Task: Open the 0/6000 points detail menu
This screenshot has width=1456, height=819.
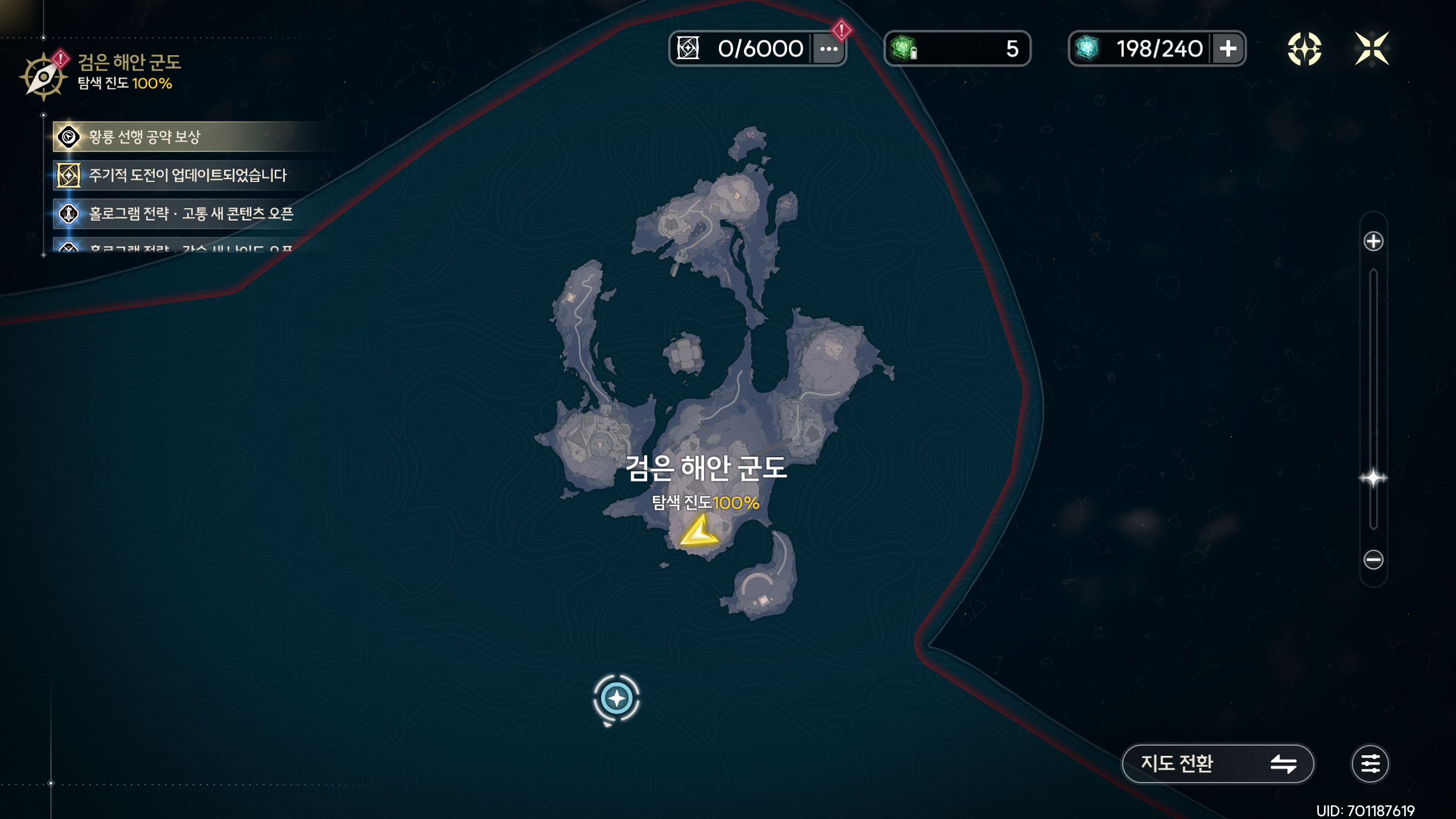Action: pos(829,49)
